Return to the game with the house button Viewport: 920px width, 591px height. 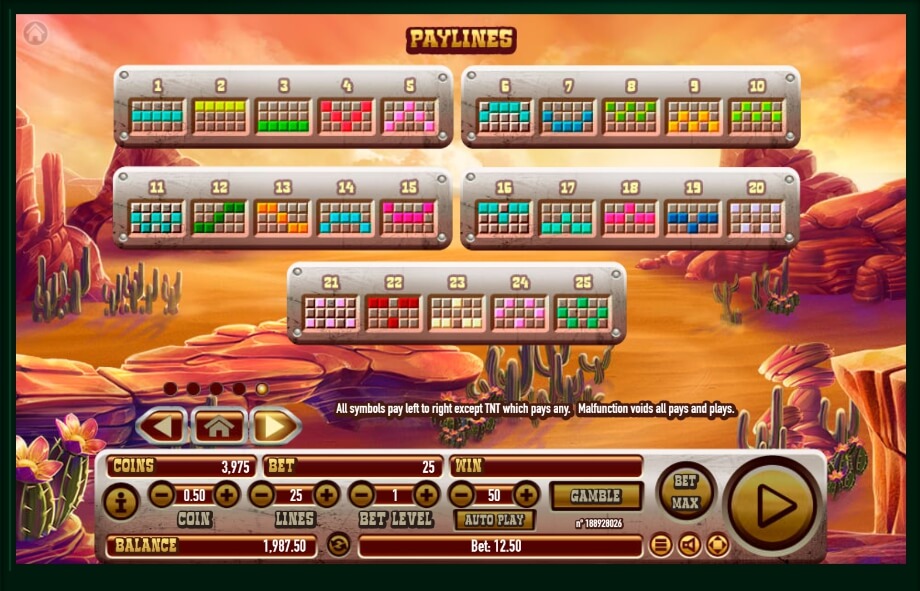click(x=219, y=427)
